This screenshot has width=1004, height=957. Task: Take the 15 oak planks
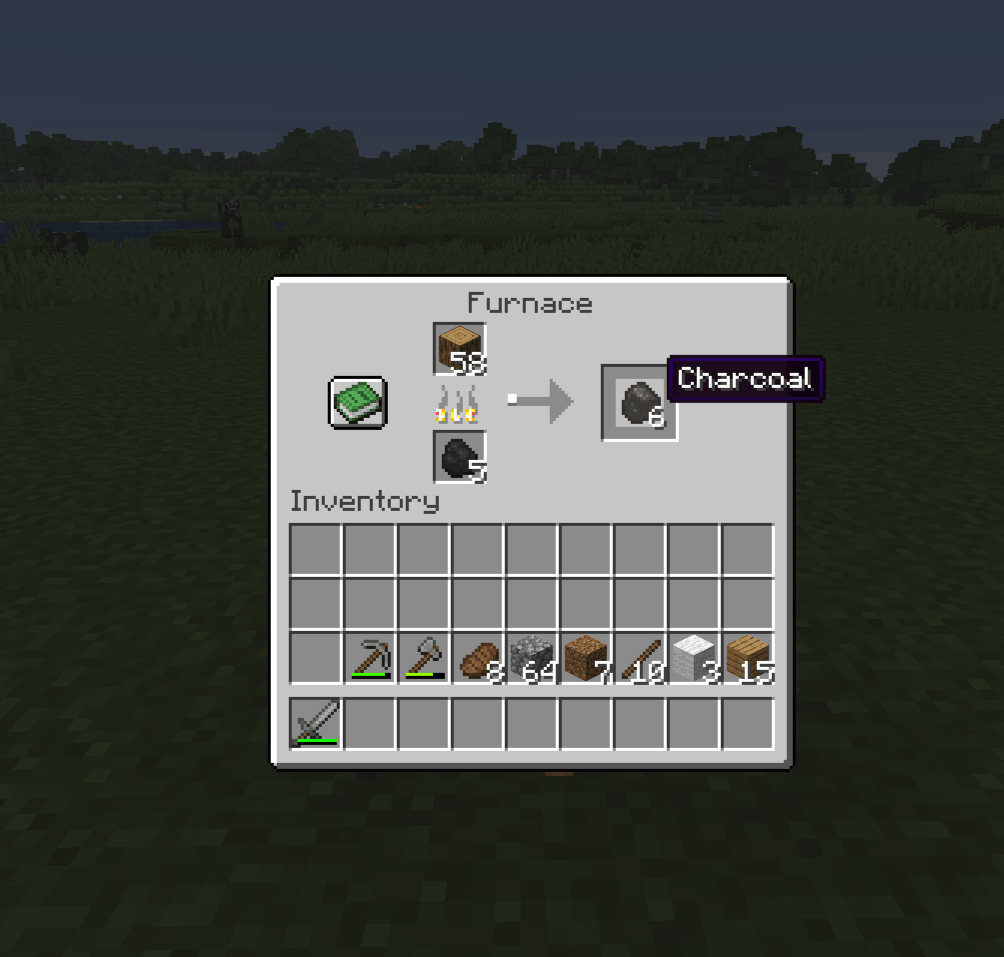[x=748, y=658]
